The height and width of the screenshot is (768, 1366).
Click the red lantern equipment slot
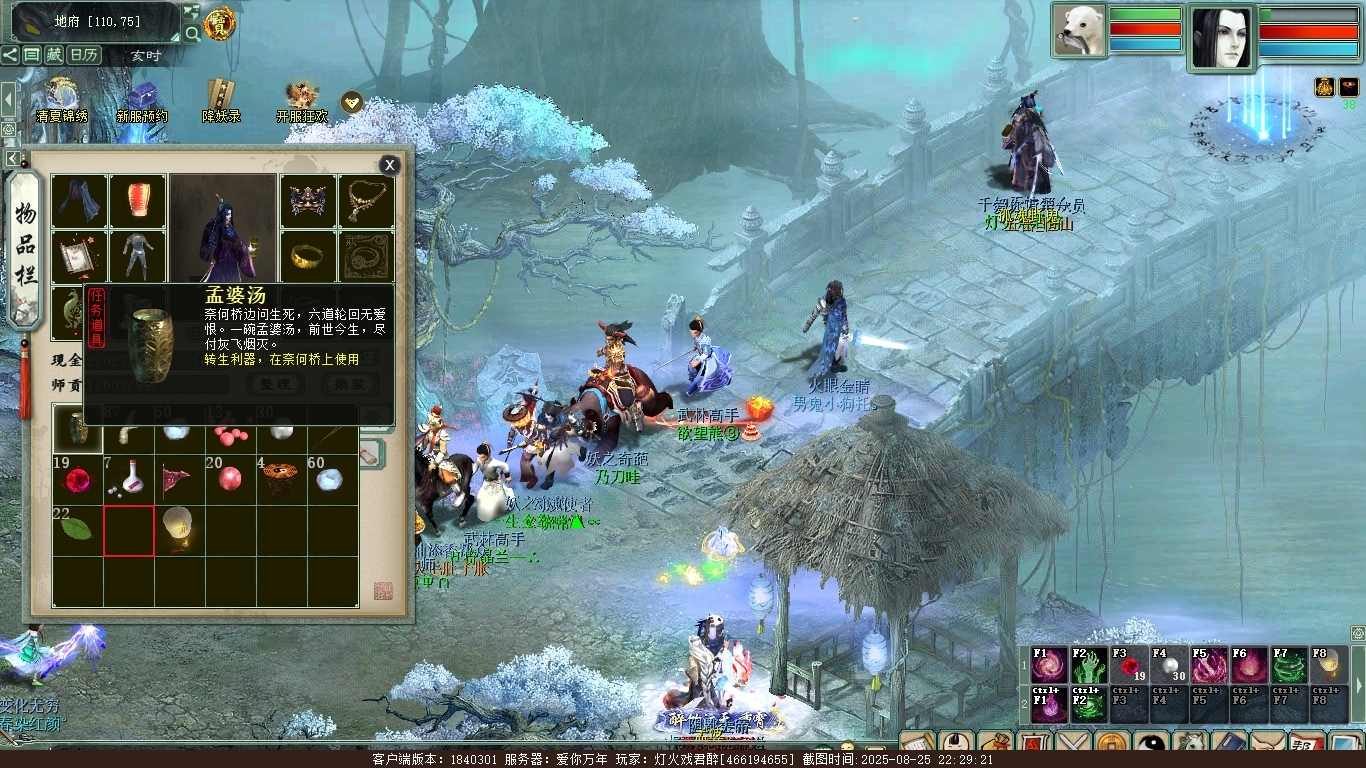138,201
